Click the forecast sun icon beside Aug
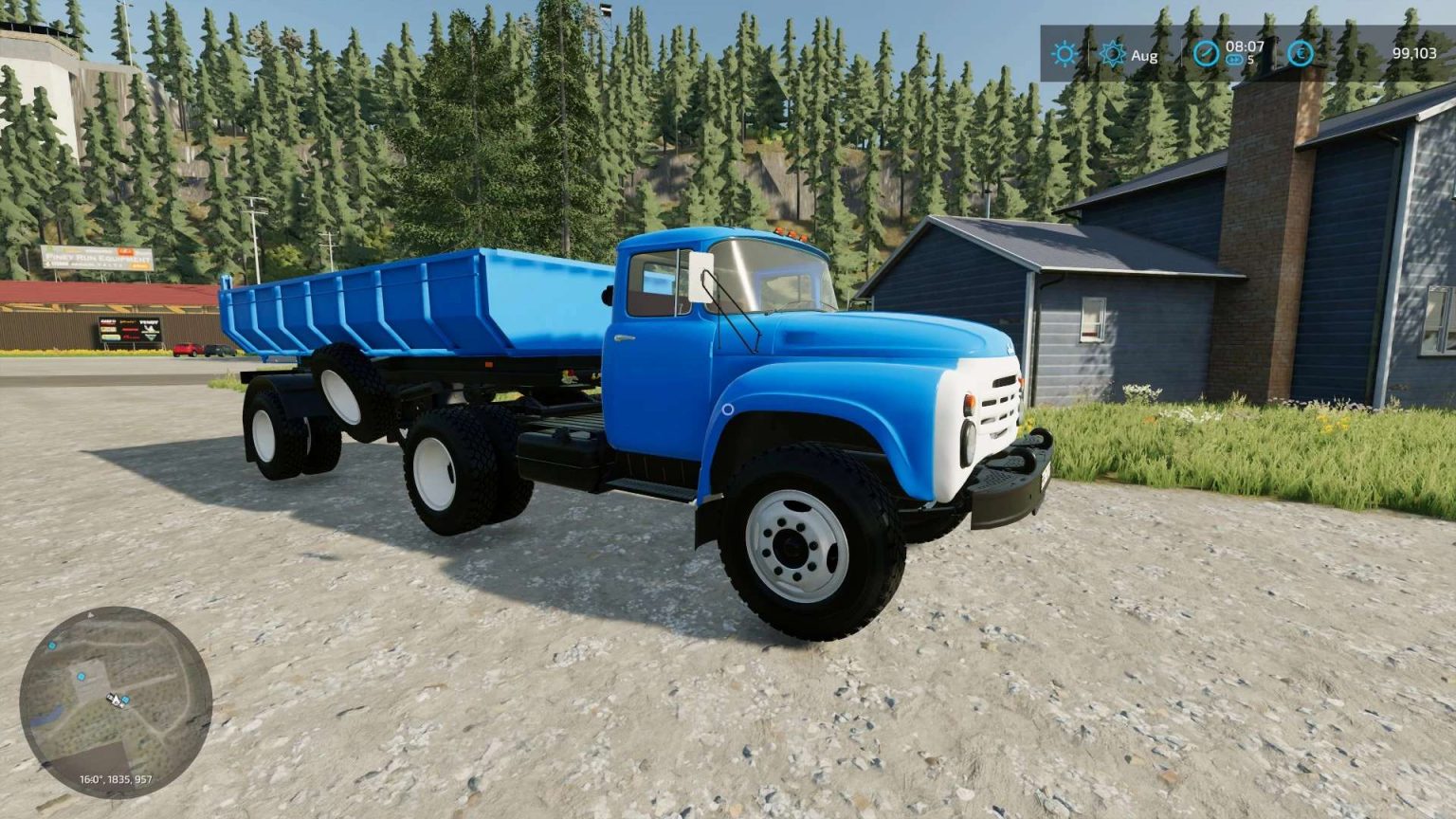 point(1112,53)
